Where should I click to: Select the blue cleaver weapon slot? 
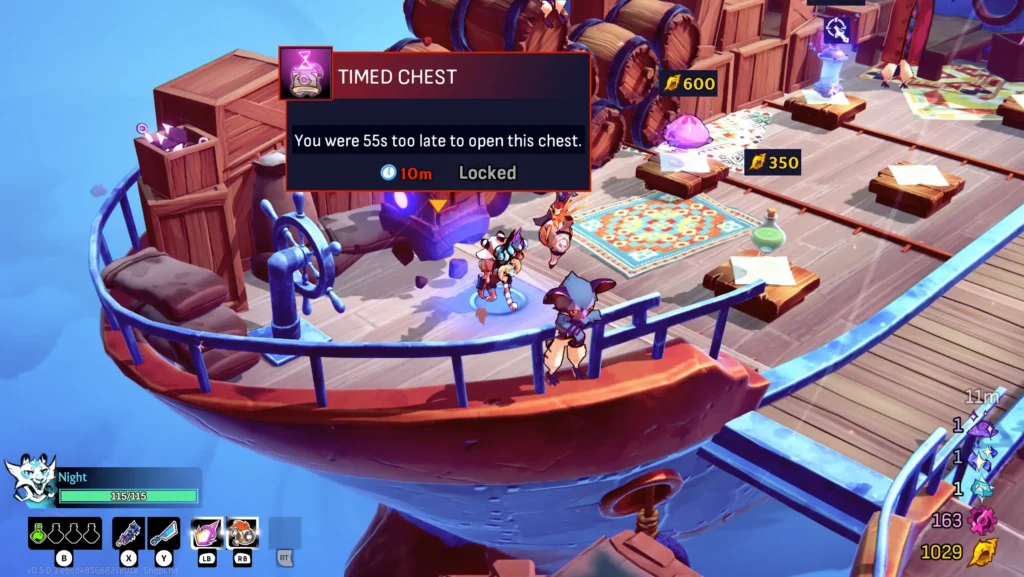pyautogui.click(x=164, y=533)
